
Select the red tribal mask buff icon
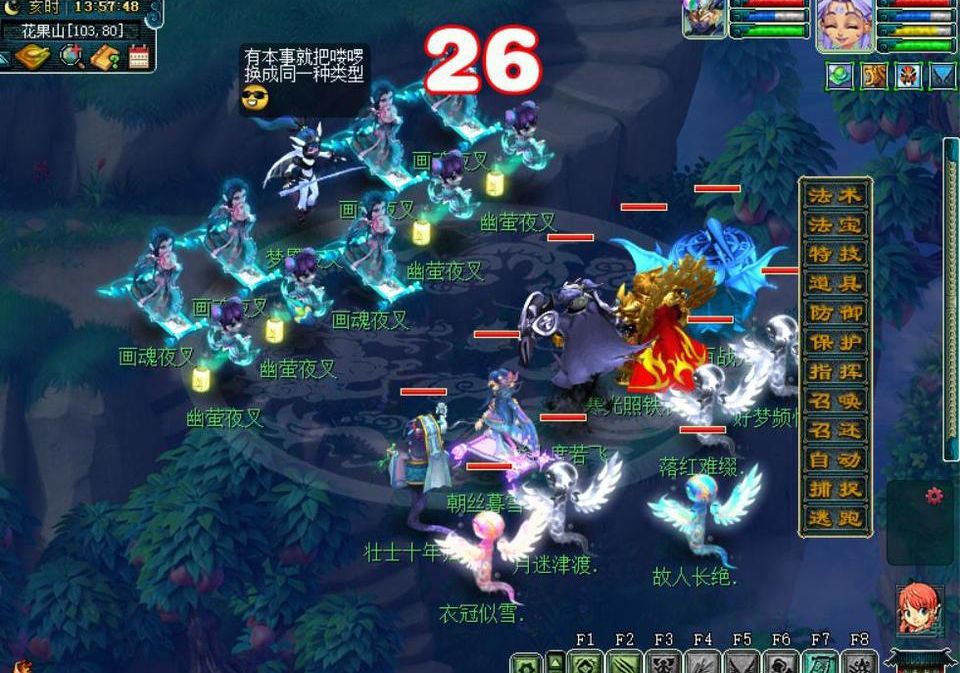pyautogui.click(x=908, y=76)
